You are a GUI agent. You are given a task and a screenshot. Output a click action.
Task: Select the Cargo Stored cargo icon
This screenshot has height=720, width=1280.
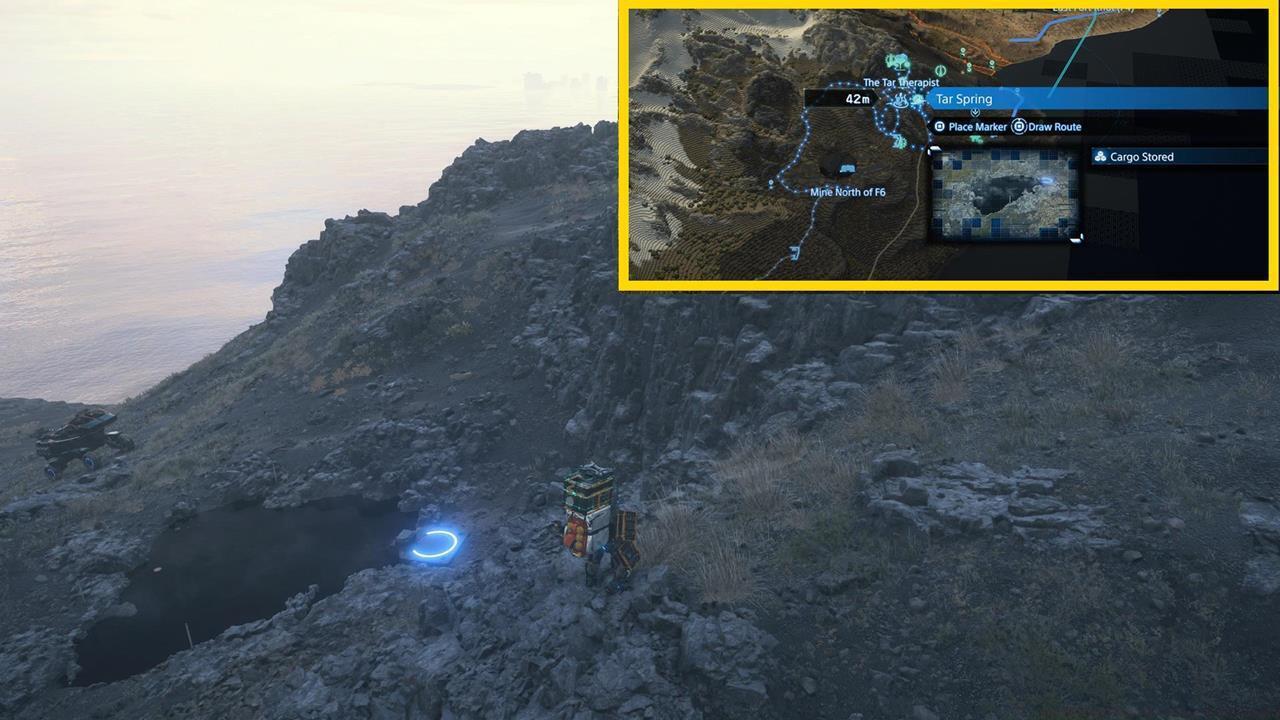click(1102, 156)
